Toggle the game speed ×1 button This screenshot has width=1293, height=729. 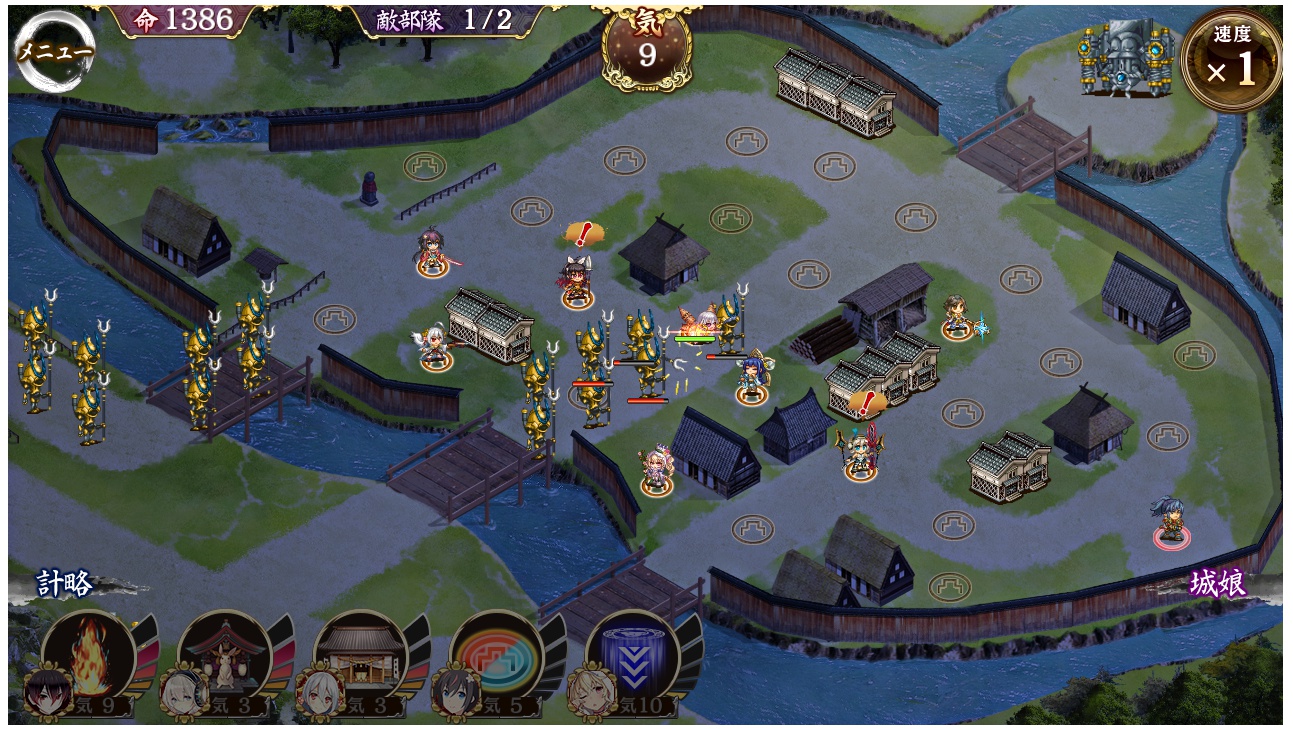coord(1231,61)
